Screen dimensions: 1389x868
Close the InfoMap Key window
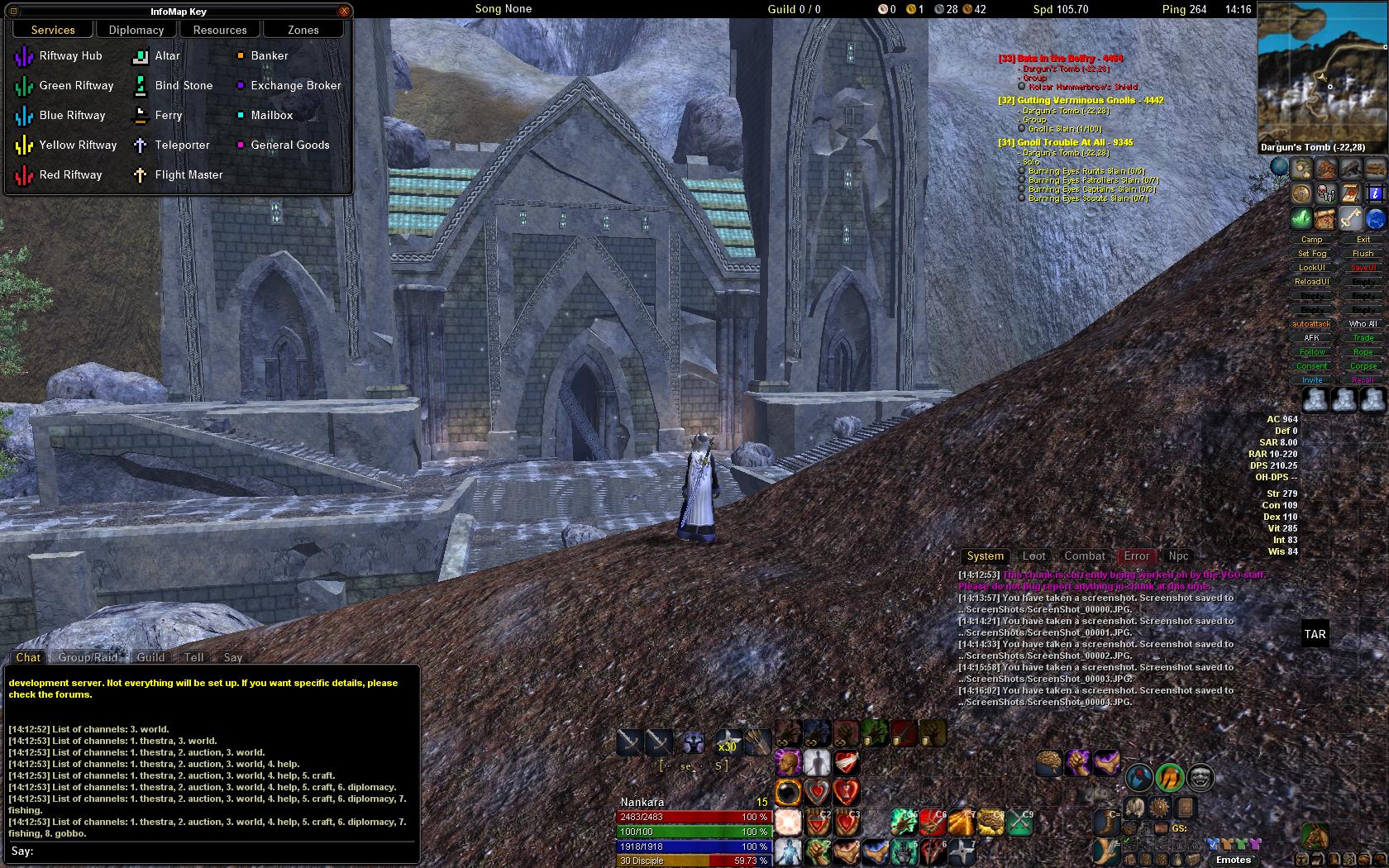344,11
